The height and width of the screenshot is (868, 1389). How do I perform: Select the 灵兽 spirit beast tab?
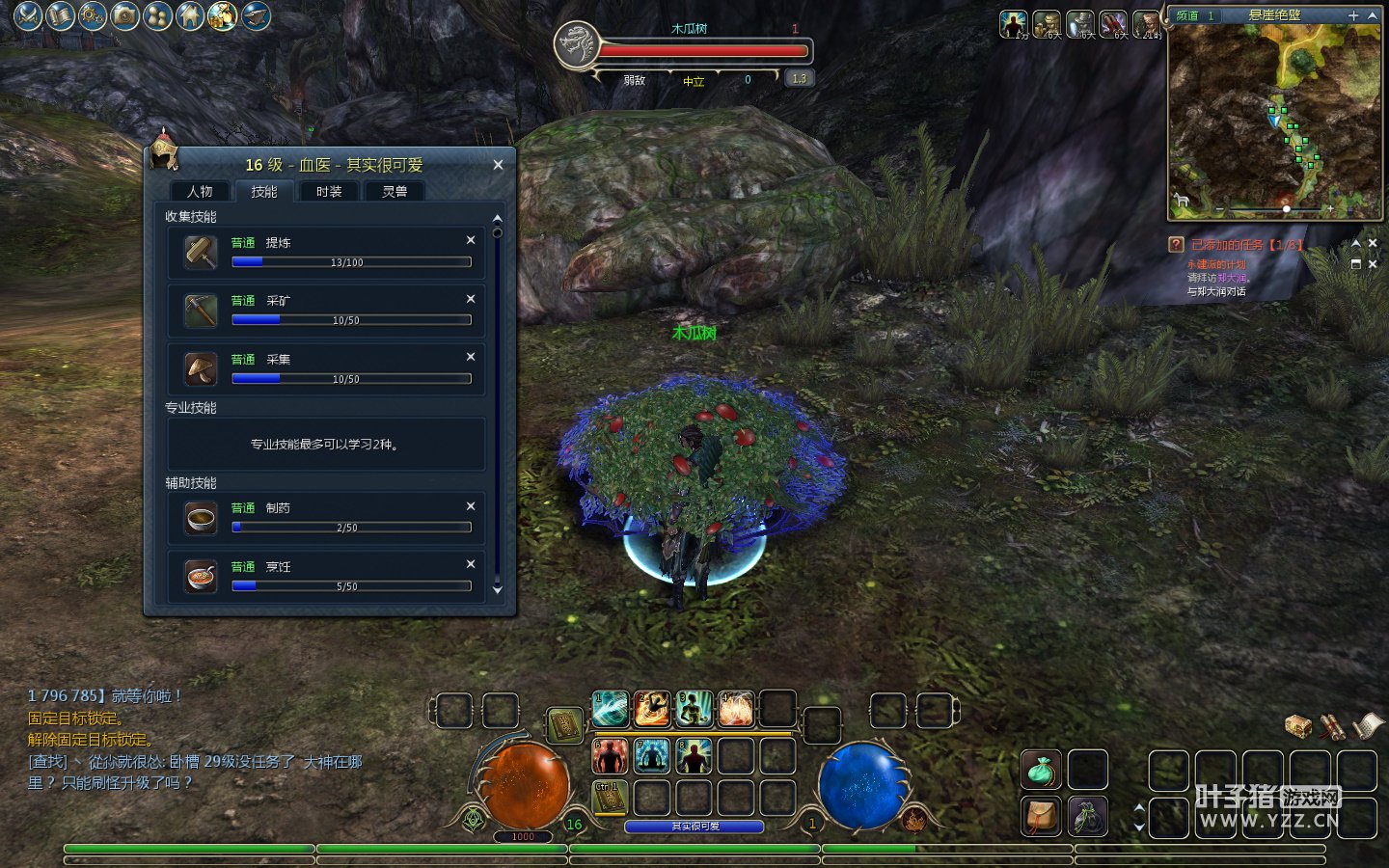click(x=395, y=191)
